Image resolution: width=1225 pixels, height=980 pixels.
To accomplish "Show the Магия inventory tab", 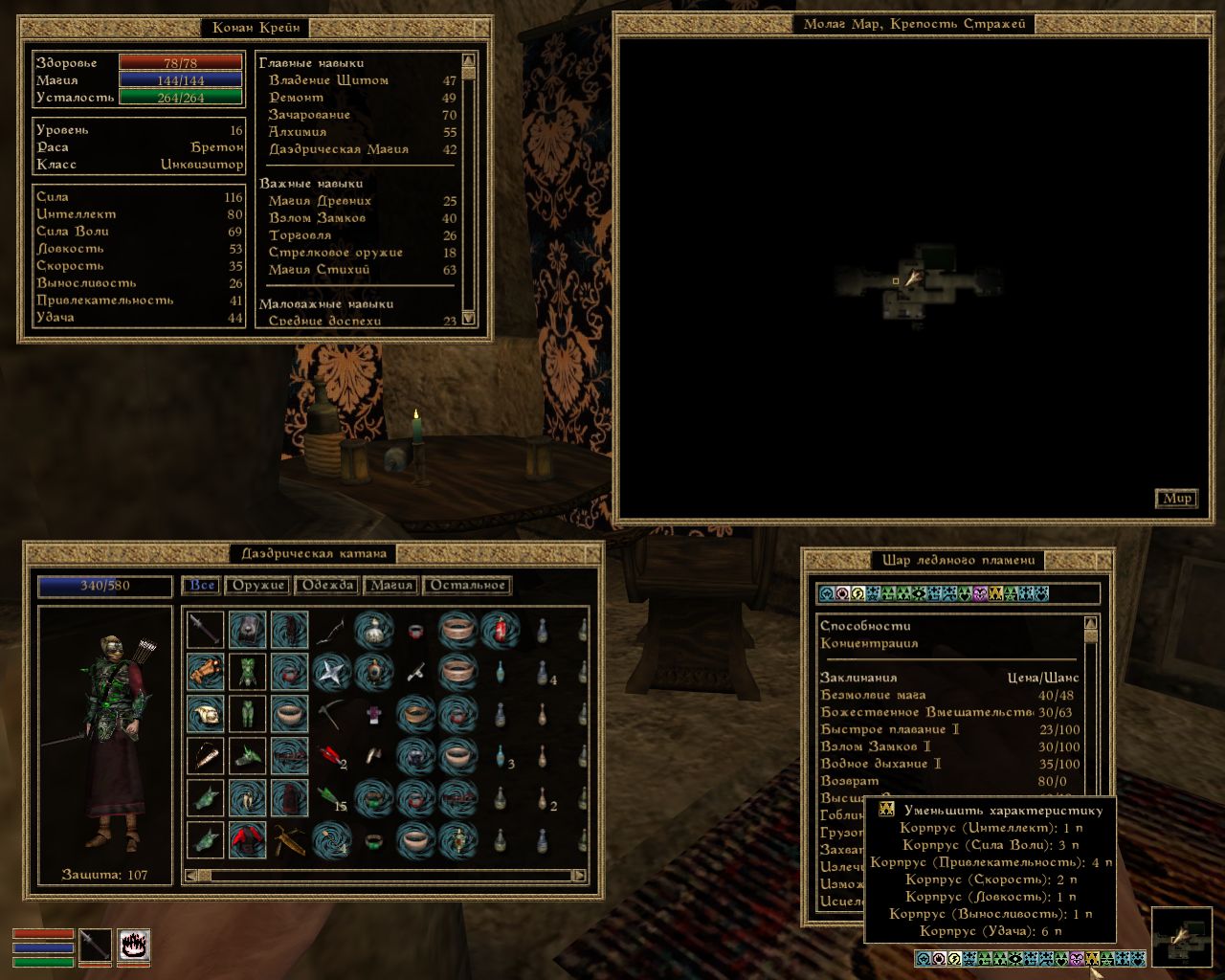I will (x=391, y=586).
